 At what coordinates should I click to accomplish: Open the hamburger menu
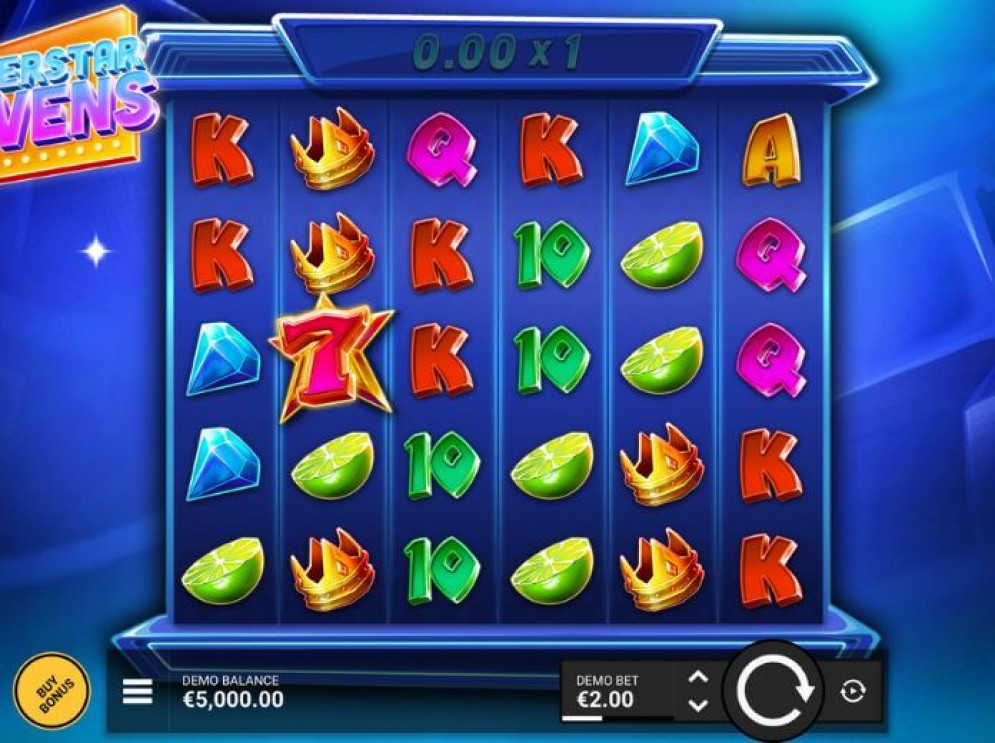(138, 691)
